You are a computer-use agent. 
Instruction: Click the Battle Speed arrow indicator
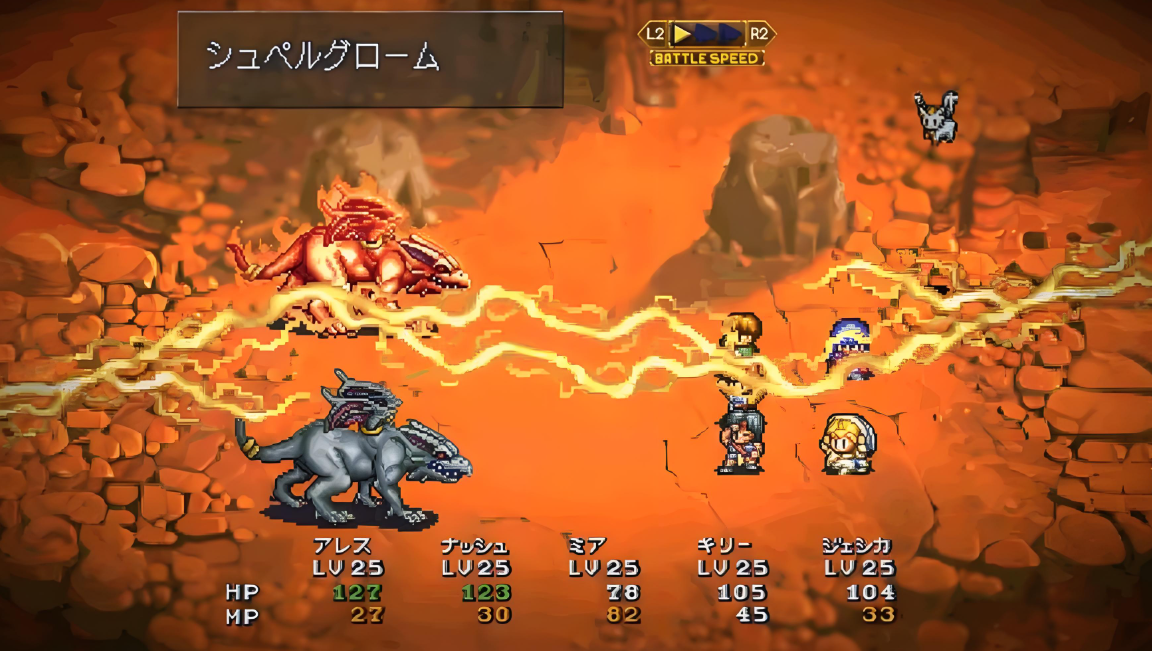(x=707, y=34)
